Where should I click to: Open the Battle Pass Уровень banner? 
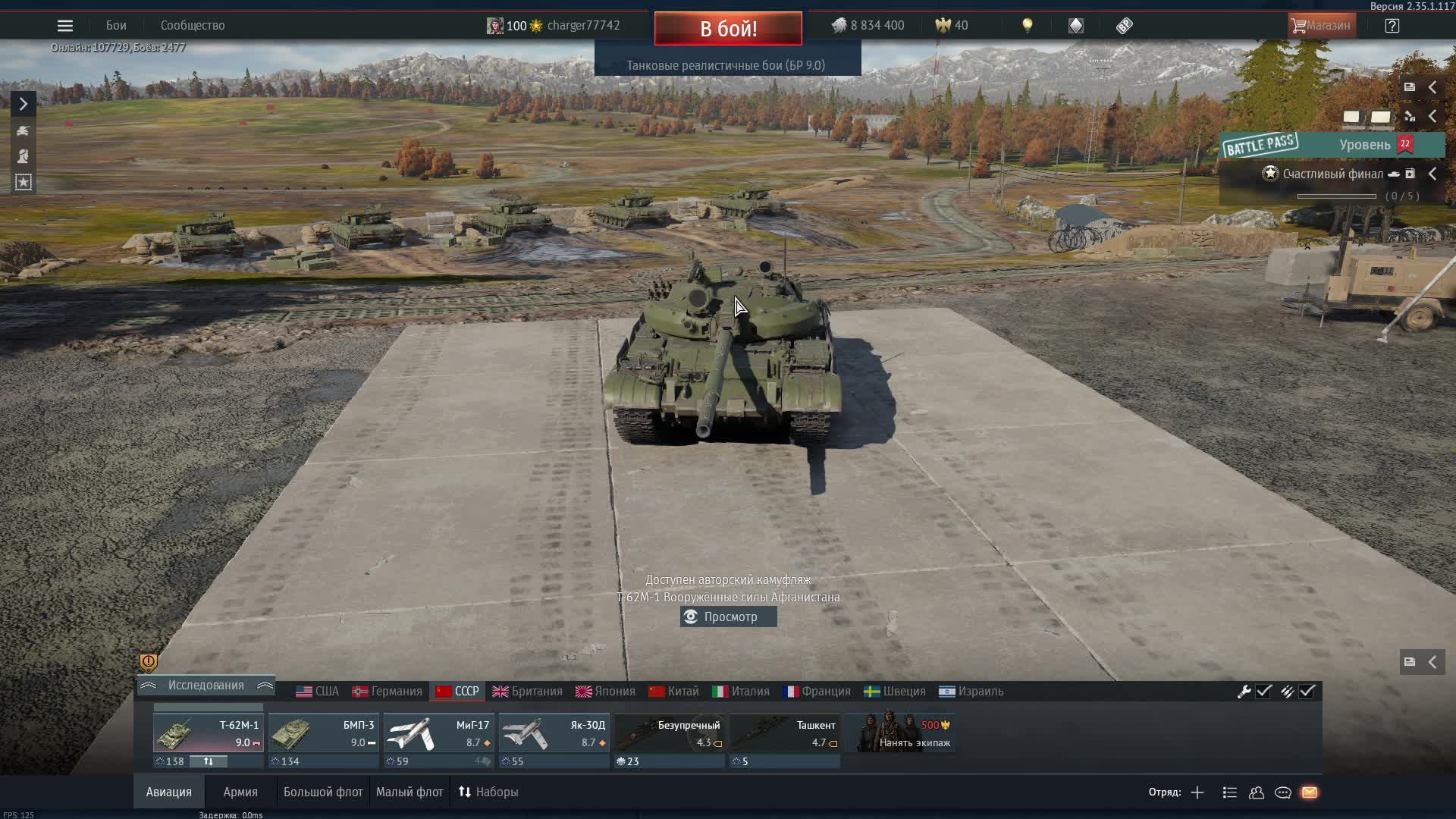[x=1332, y=145]
